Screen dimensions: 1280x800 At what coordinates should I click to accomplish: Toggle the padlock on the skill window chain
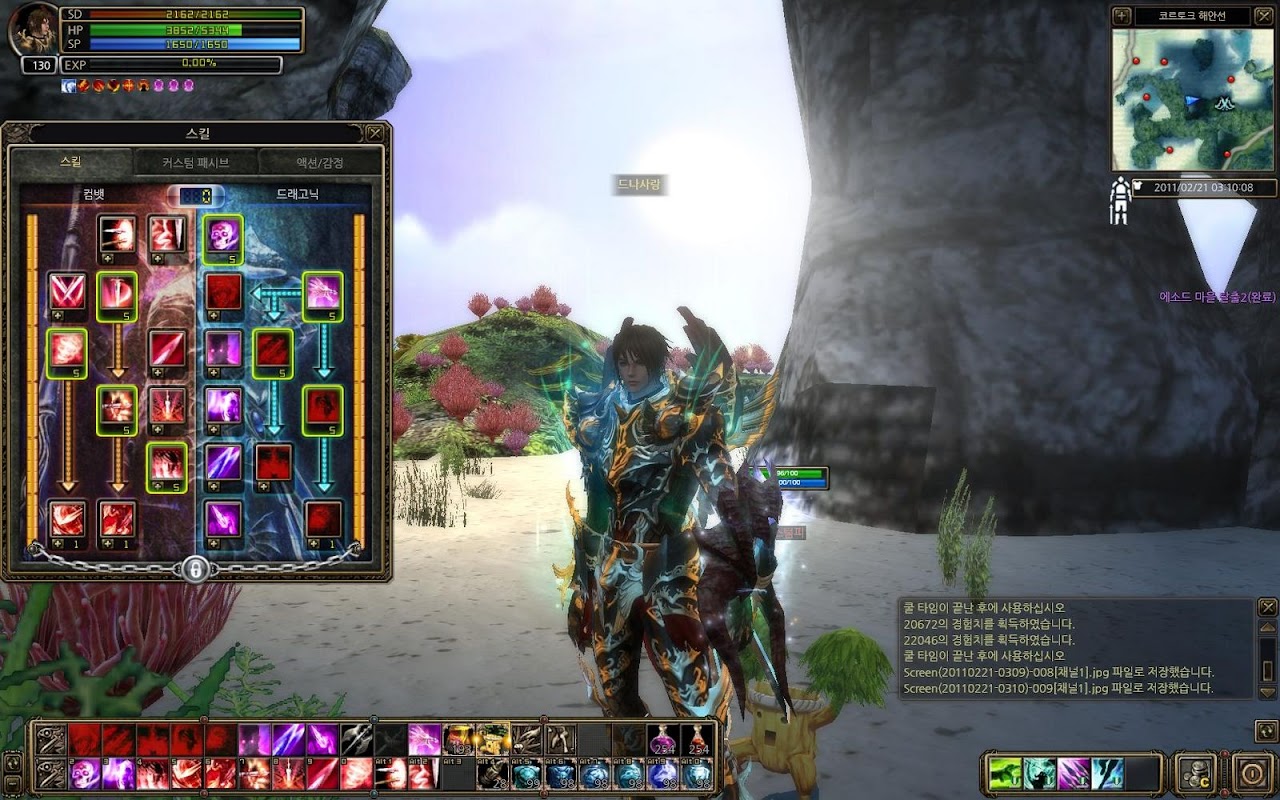click(195, 569)
